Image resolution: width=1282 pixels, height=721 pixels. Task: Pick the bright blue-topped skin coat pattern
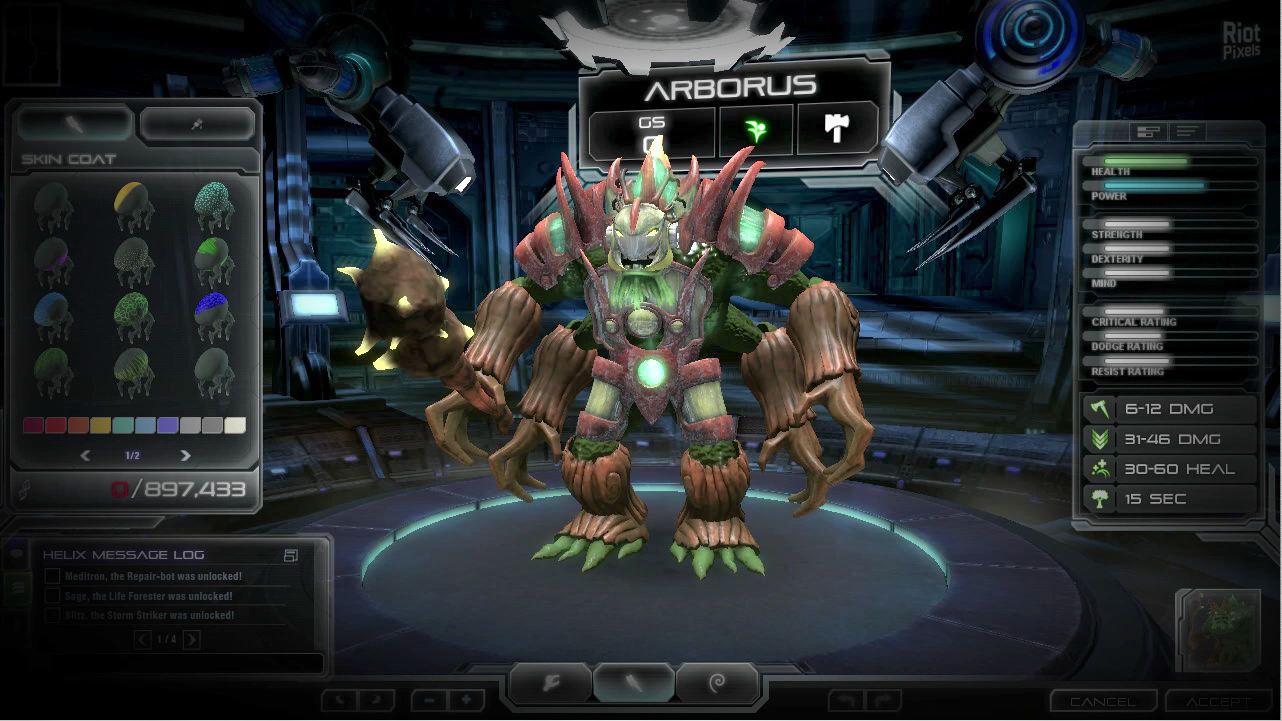[x=213, y=315]
